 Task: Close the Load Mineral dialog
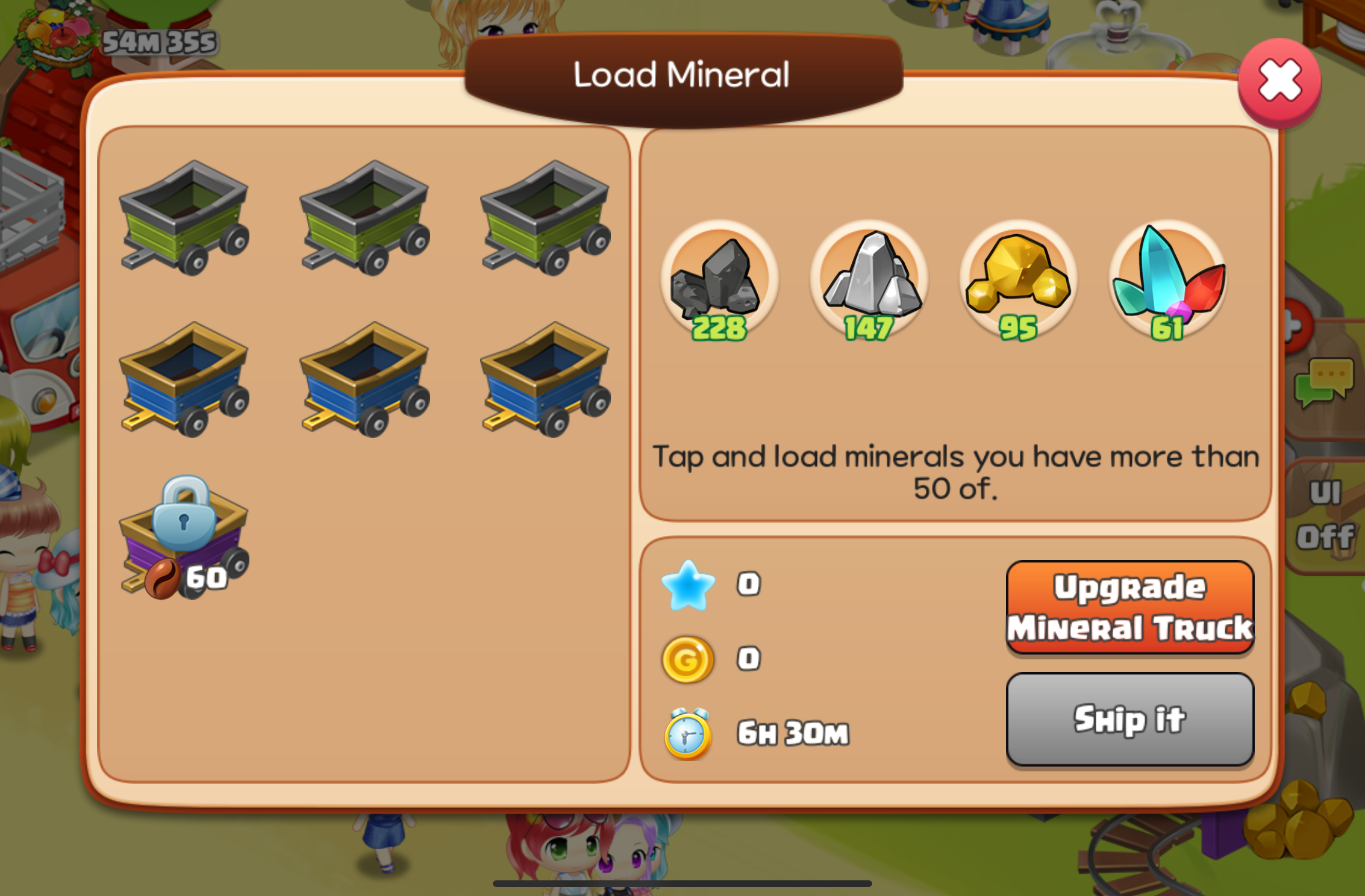[x=1279, y=82]
